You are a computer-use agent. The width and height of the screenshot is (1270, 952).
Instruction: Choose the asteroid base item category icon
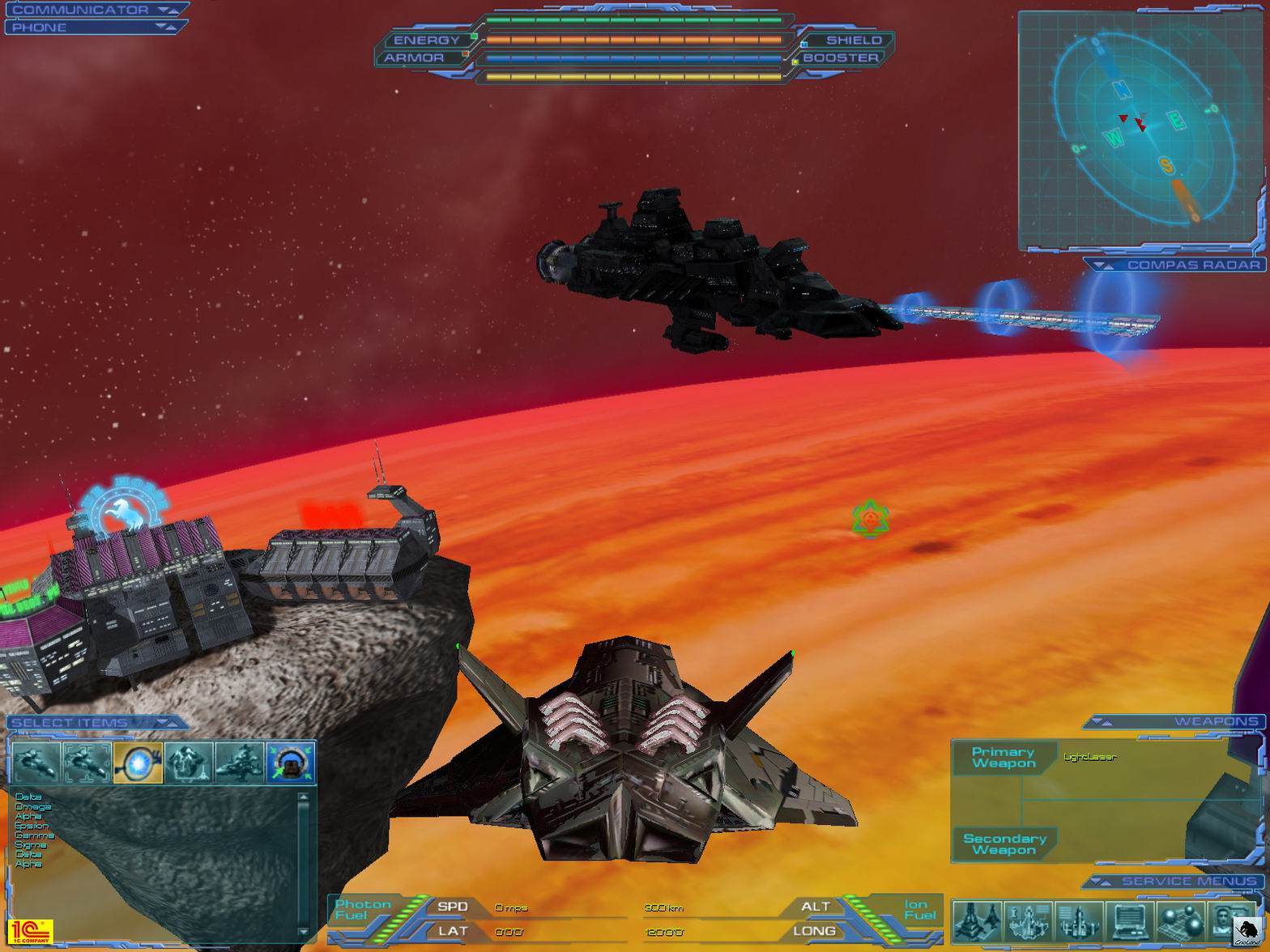point(189,763)
